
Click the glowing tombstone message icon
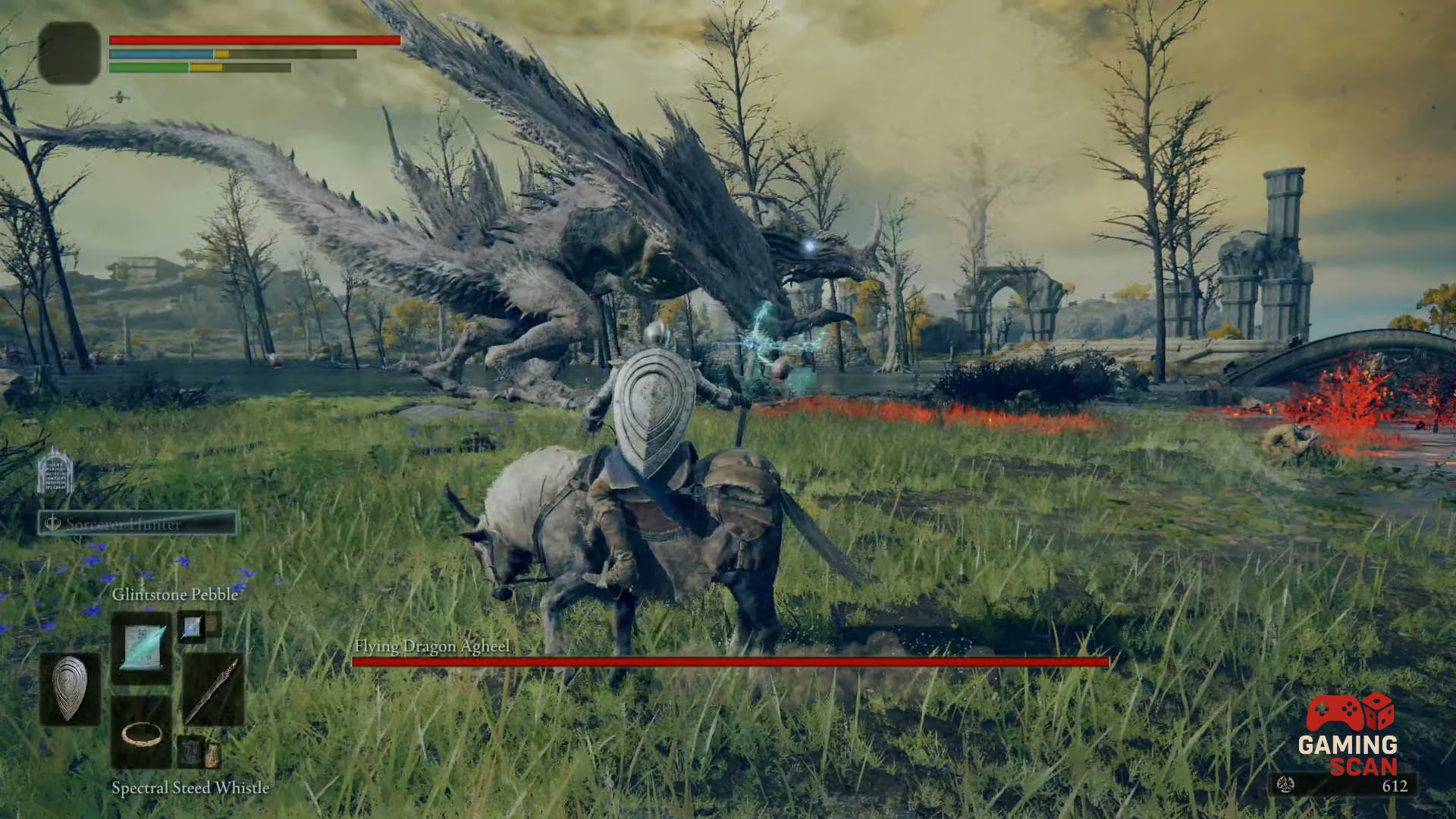(55, 472)
